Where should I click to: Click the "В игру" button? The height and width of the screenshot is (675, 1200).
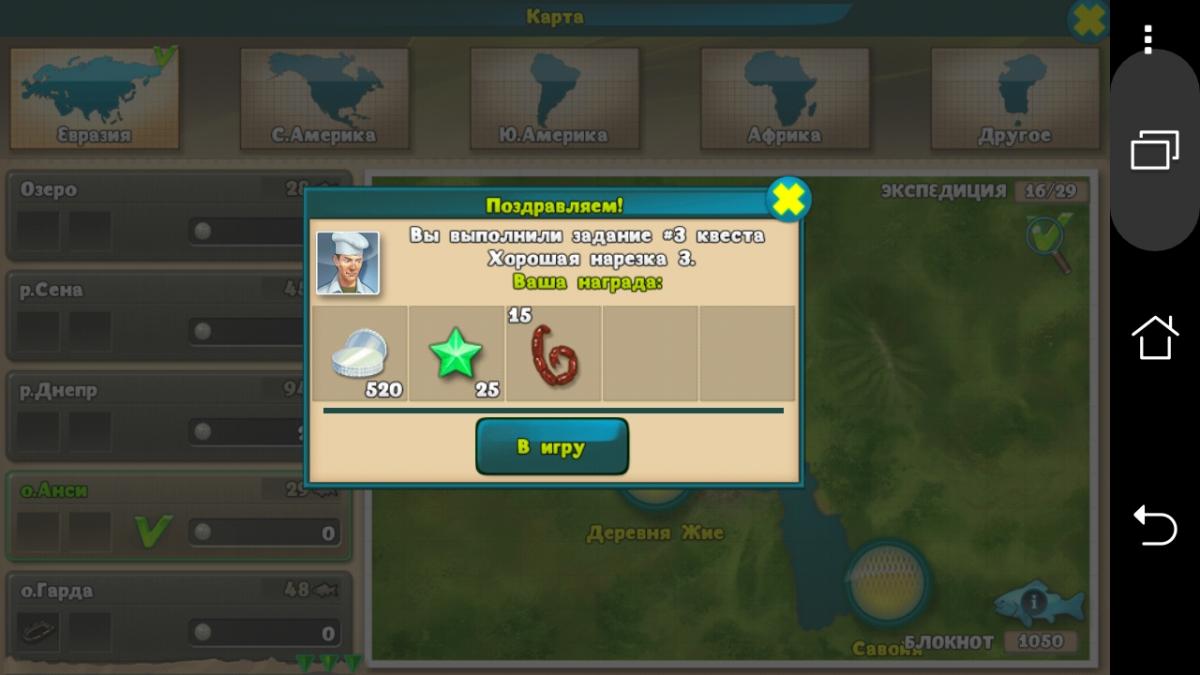point(552,447)
